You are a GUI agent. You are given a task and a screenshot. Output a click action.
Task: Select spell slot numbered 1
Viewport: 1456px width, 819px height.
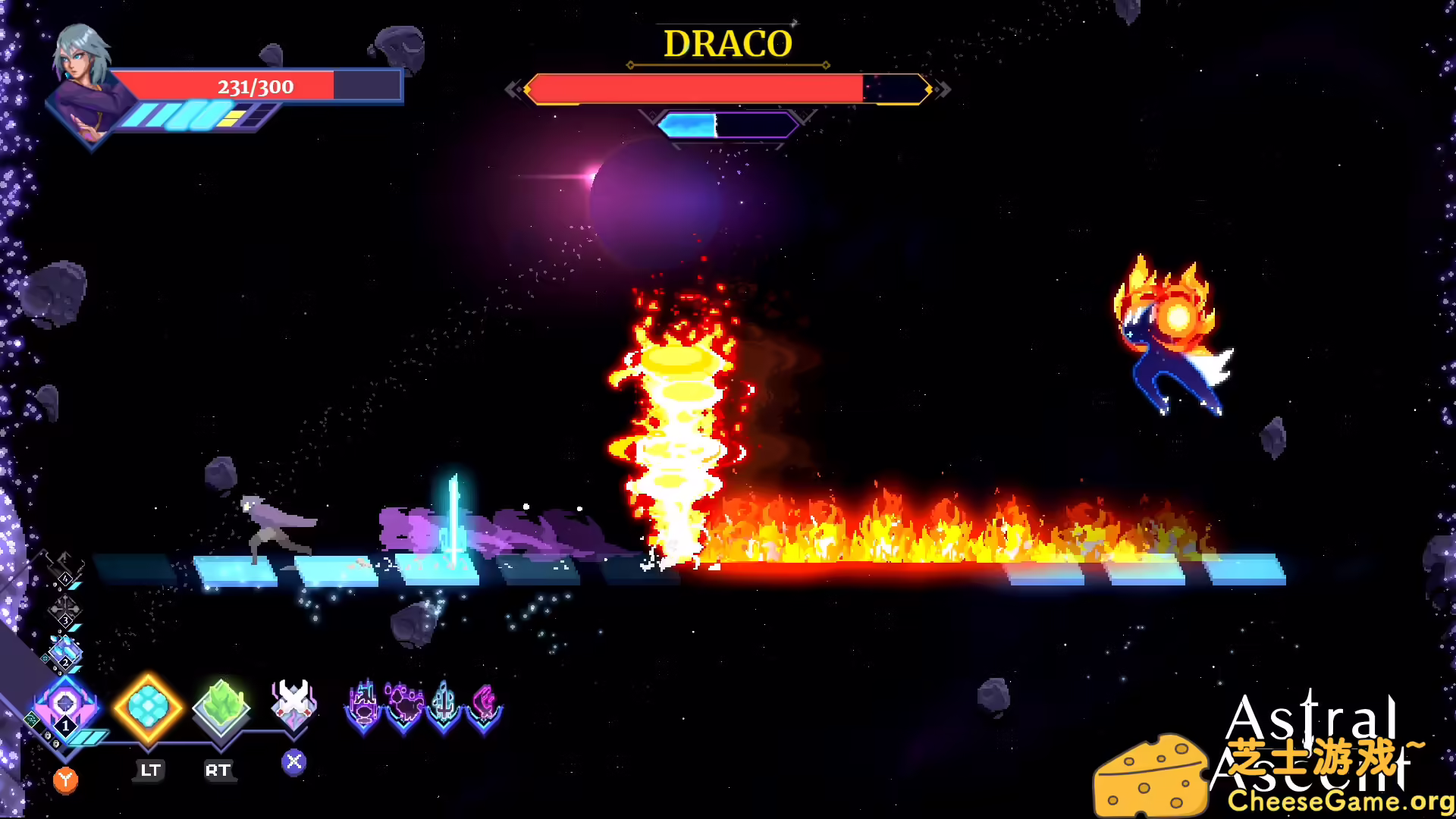tap(66, 726)
